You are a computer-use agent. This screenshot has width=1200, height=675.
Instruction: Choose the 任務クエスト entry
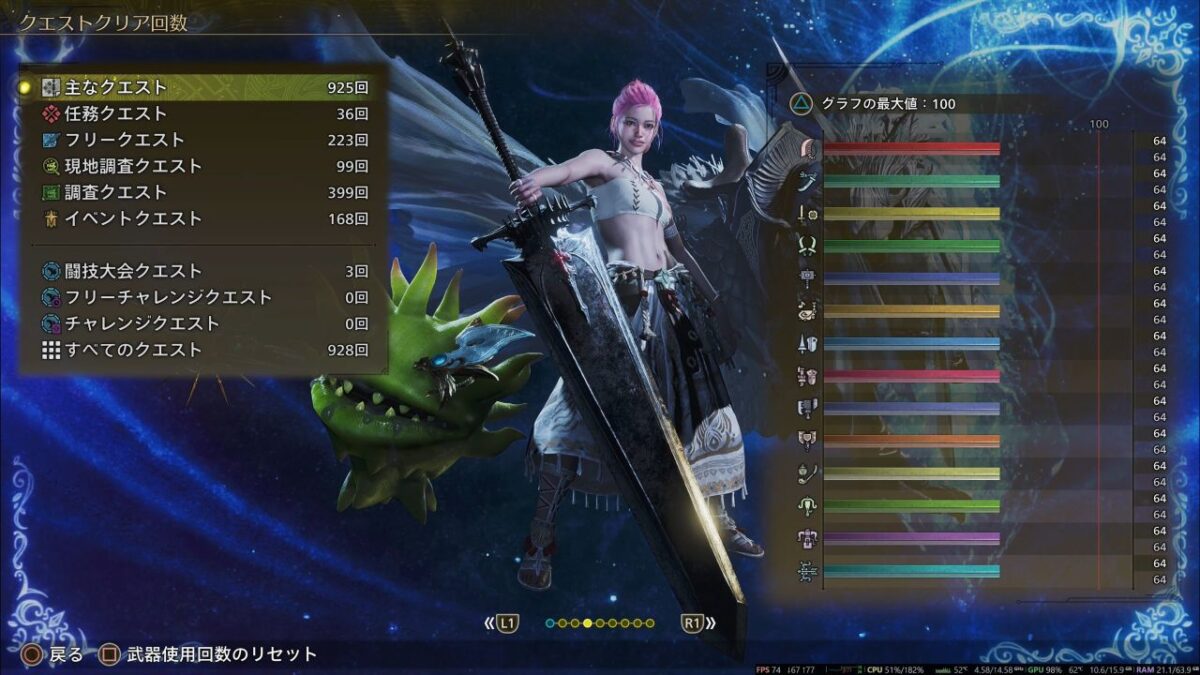pos(200,114)
